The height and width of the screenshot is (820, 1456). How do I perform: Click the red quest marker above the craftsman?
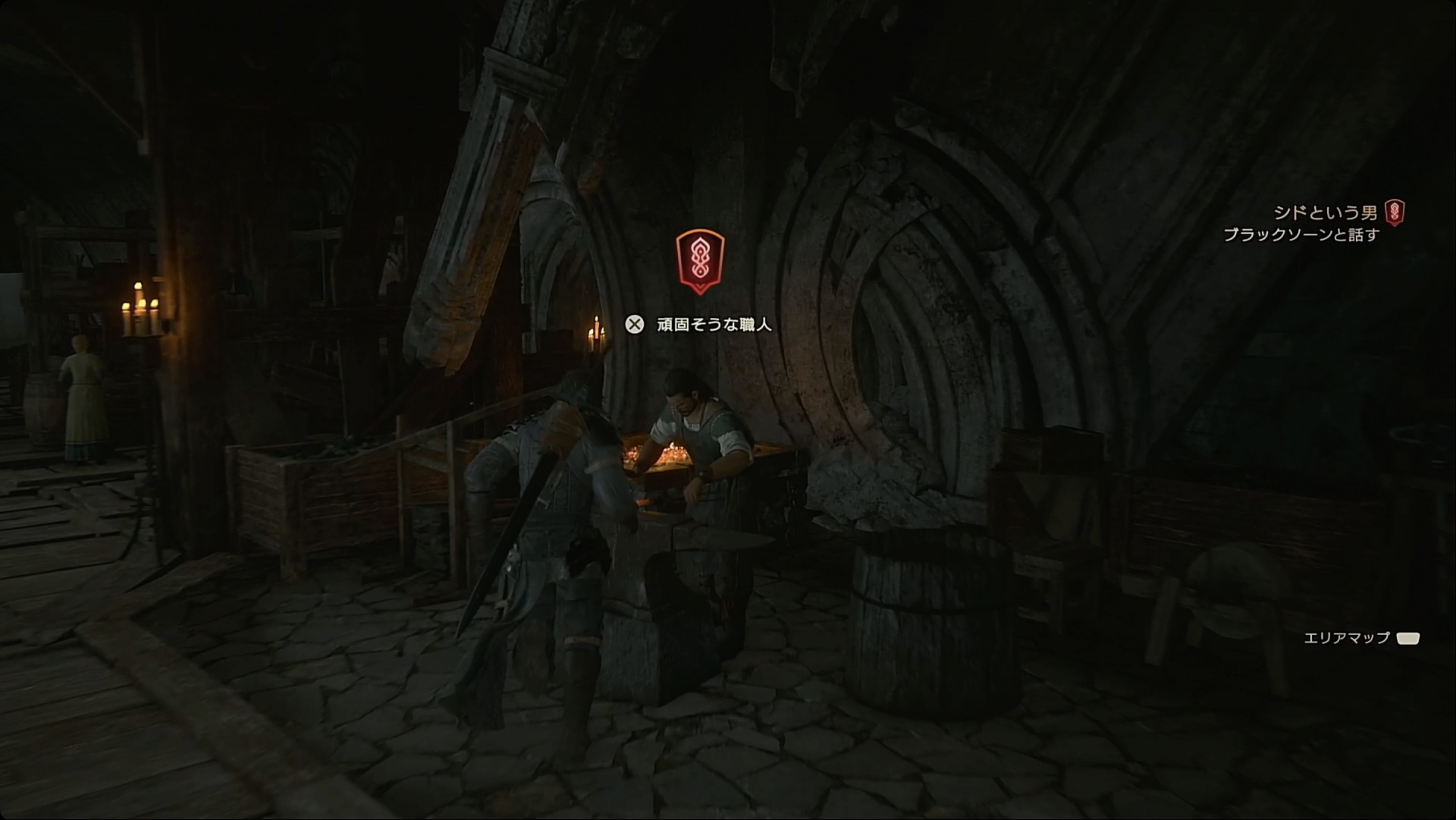point(699,261)
